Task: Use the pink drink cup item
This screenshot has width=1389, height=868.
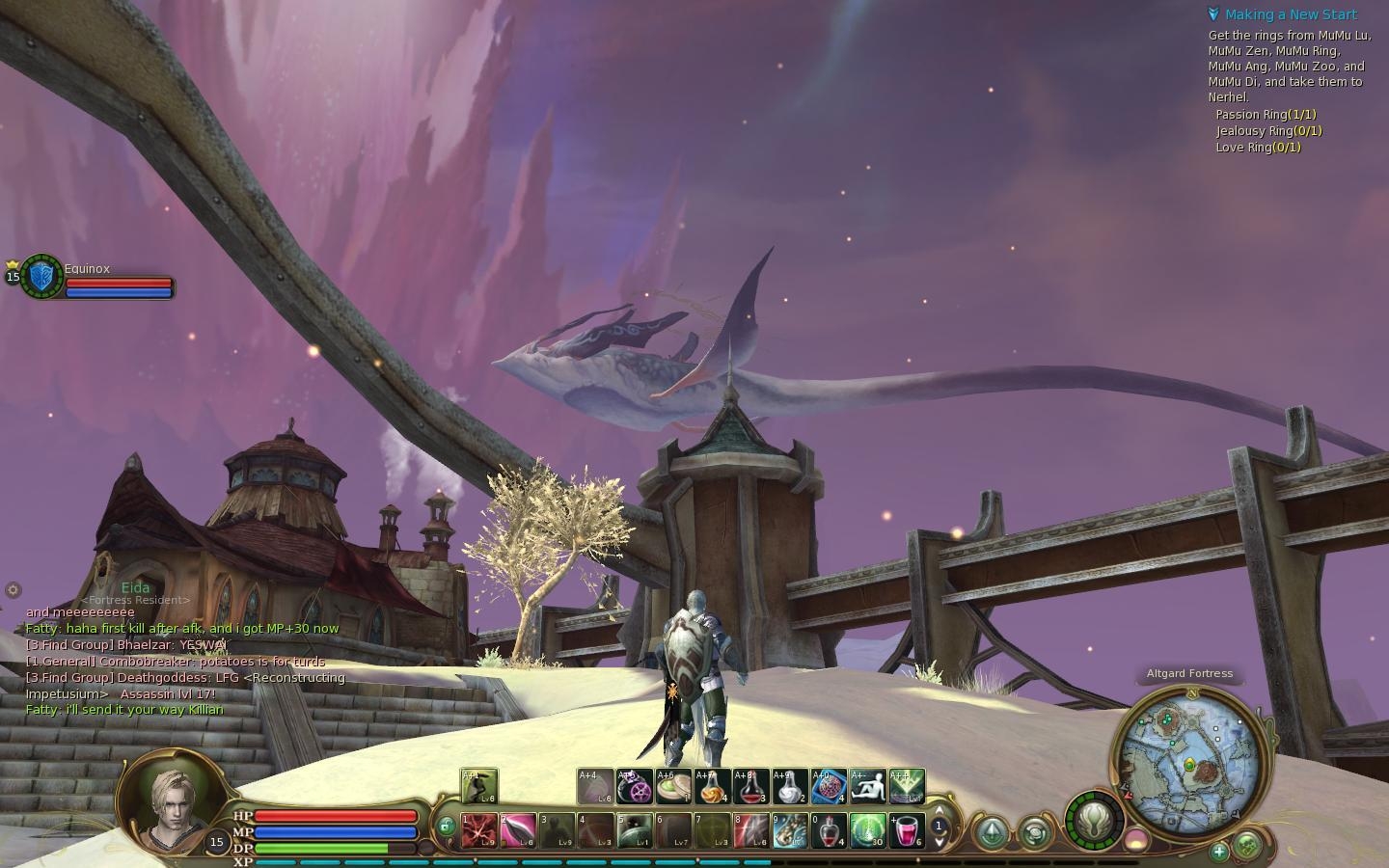Action: (907, 830)
